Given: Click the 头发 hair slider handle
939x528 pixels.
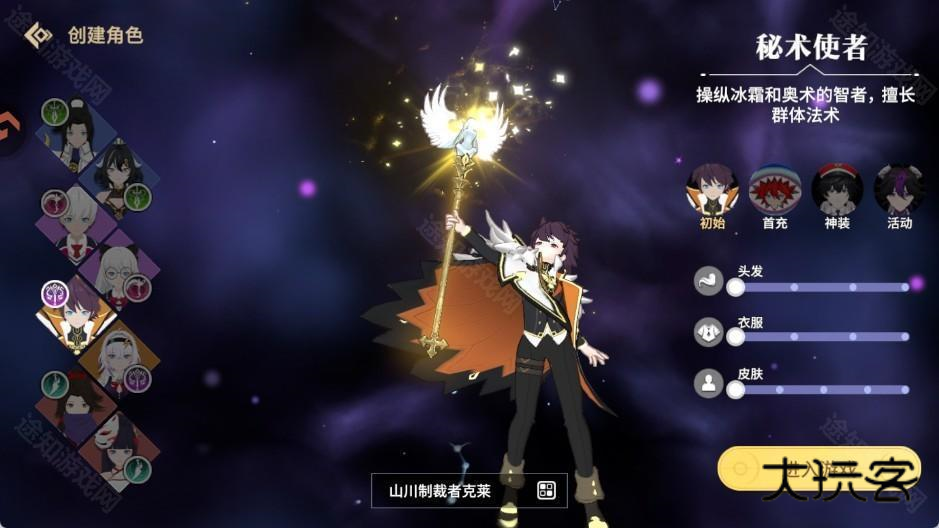Looking at the screenshot, I should pyautogui.click(x=736, y=287).
